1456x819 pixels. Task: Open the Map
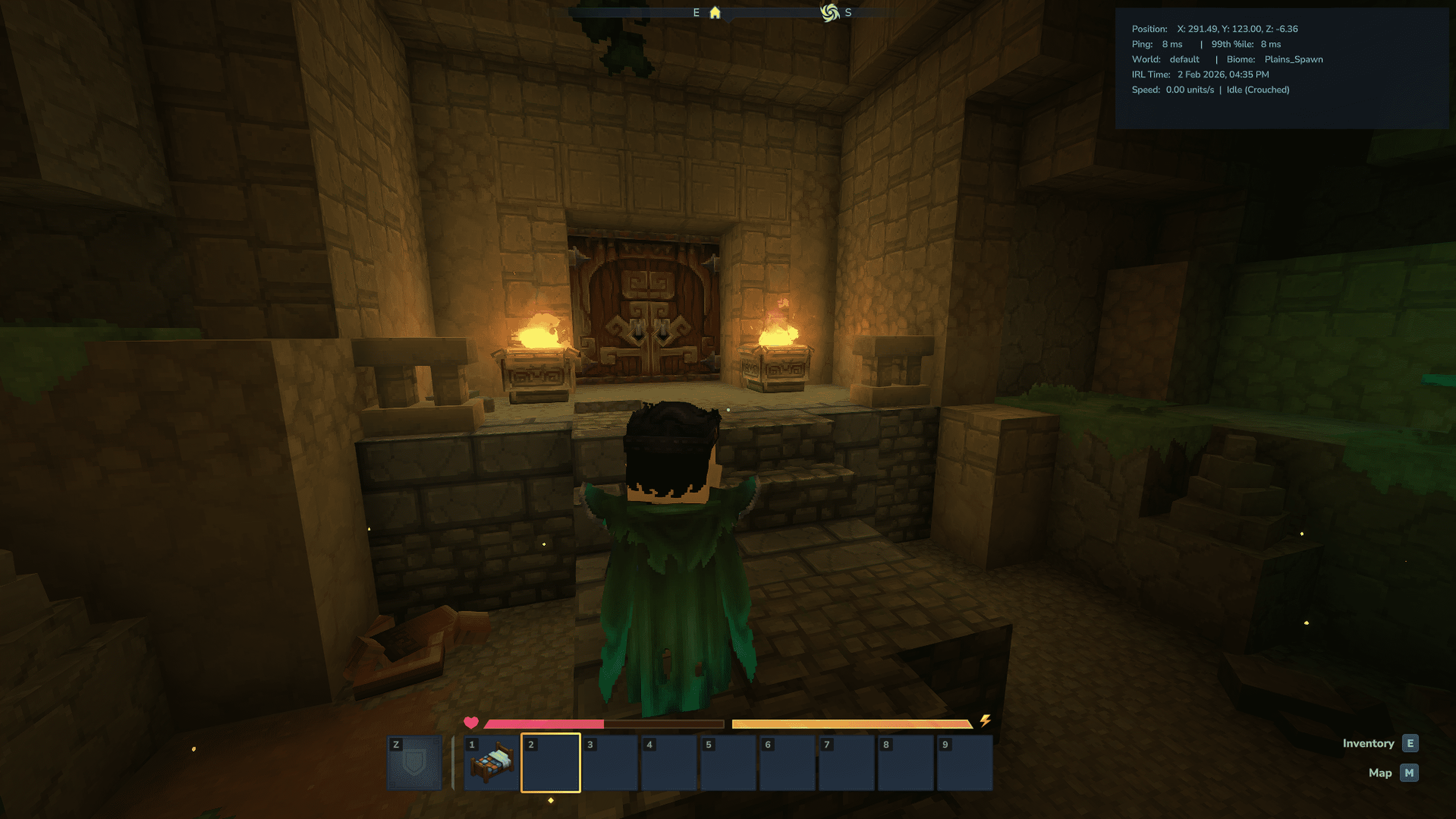(x=1409, y=773)
